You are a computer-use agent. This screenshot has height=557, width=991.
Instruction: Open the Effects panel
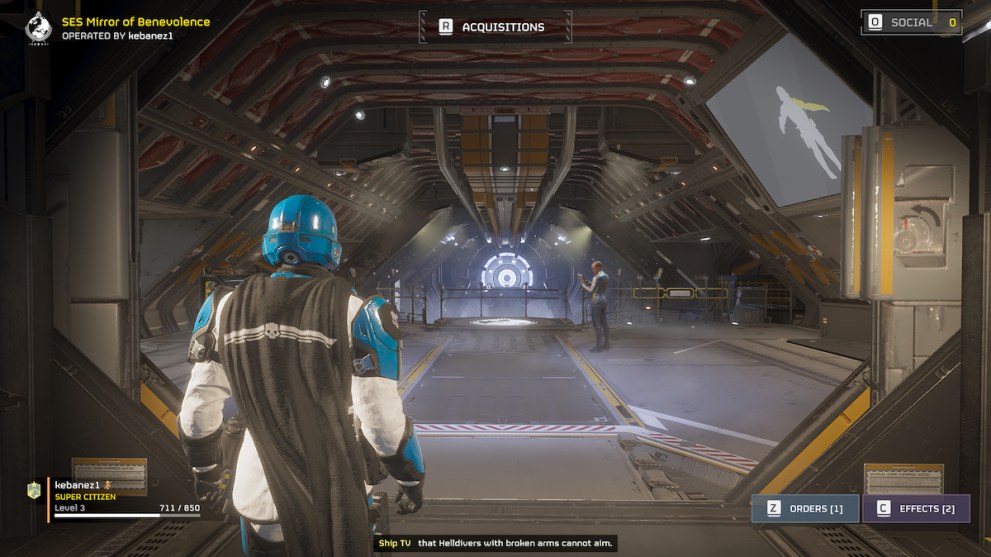point(916,508)
